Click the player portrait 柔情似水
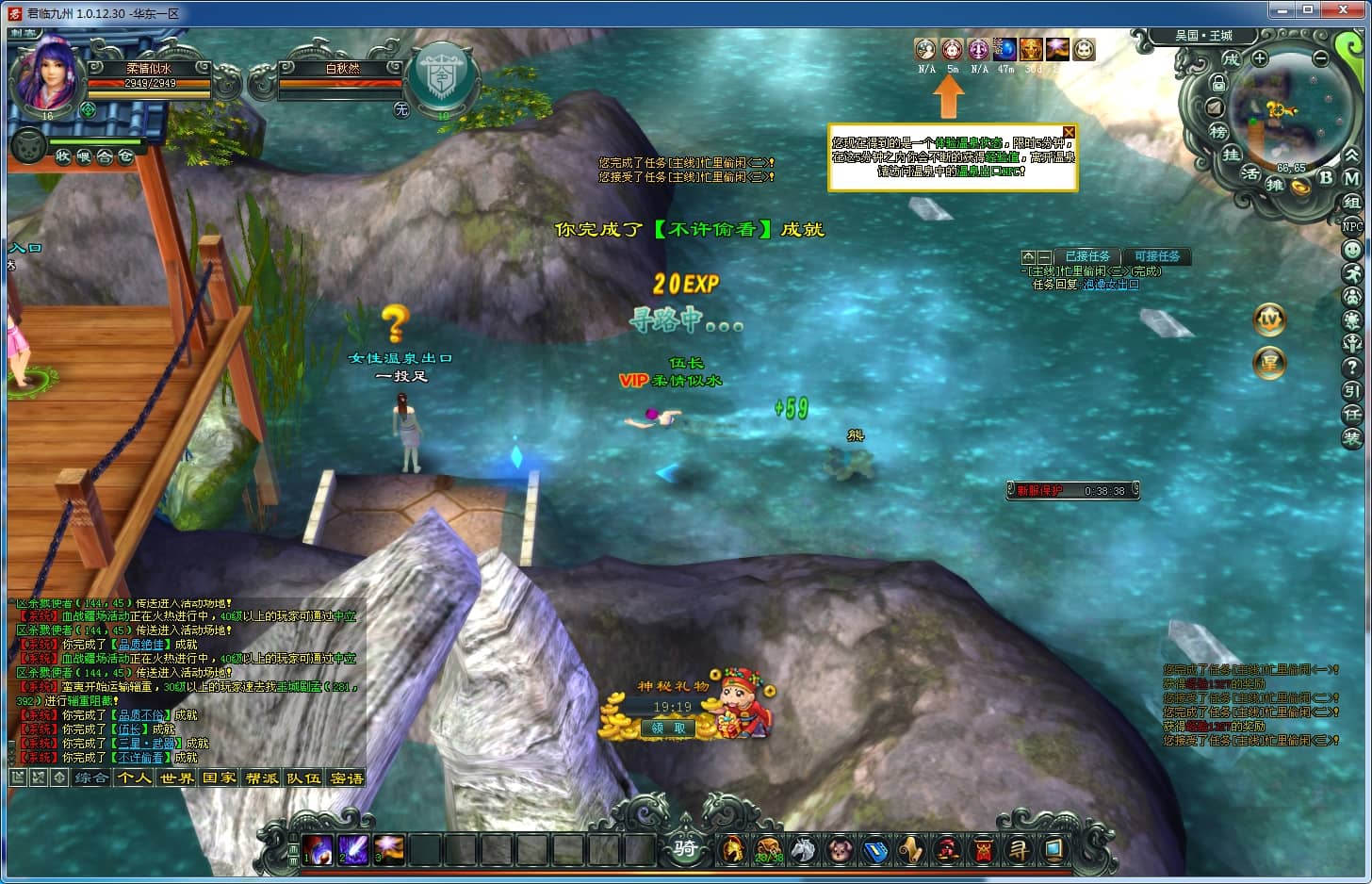 click(x=45, y=75)
